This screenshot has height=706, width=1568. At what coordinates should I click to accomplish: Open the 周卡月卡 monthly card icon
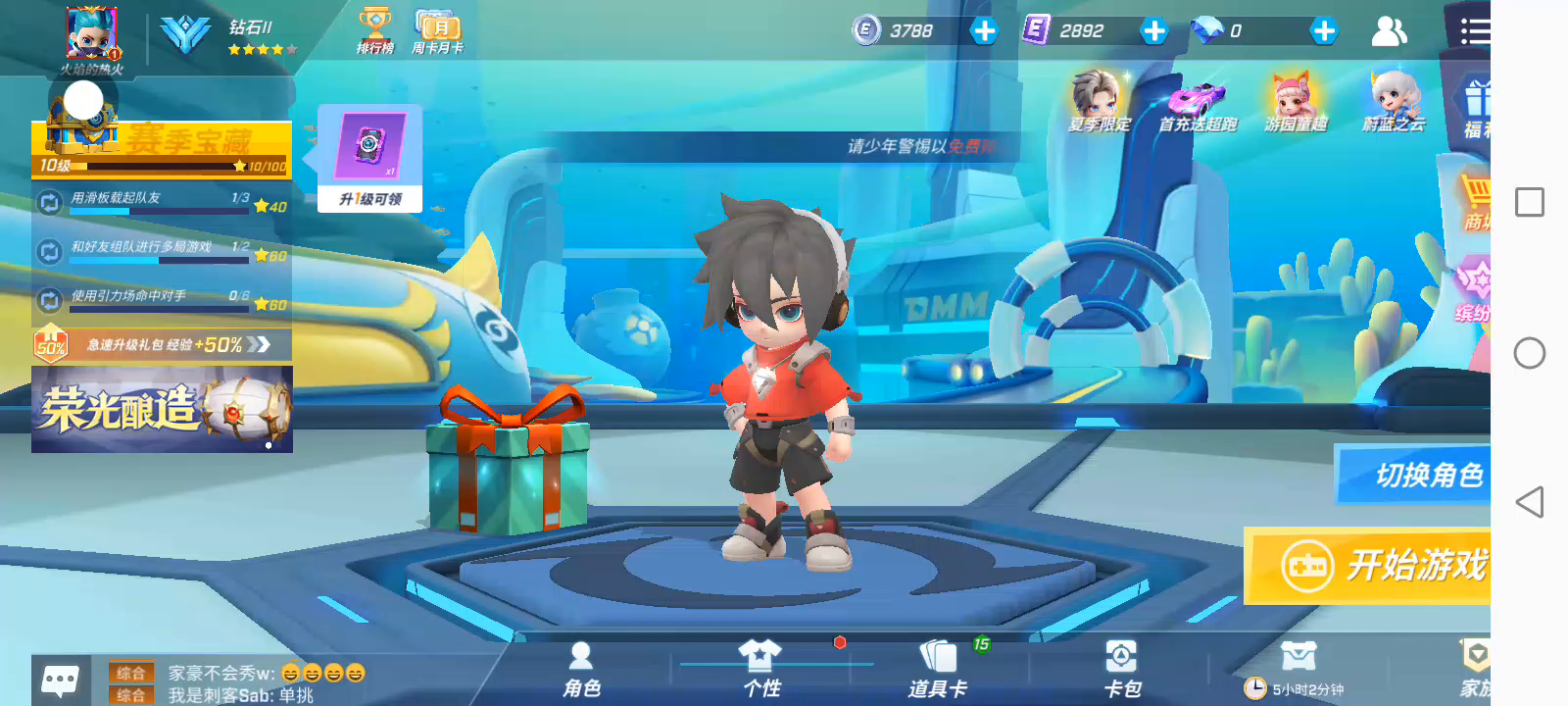(437, 30)
